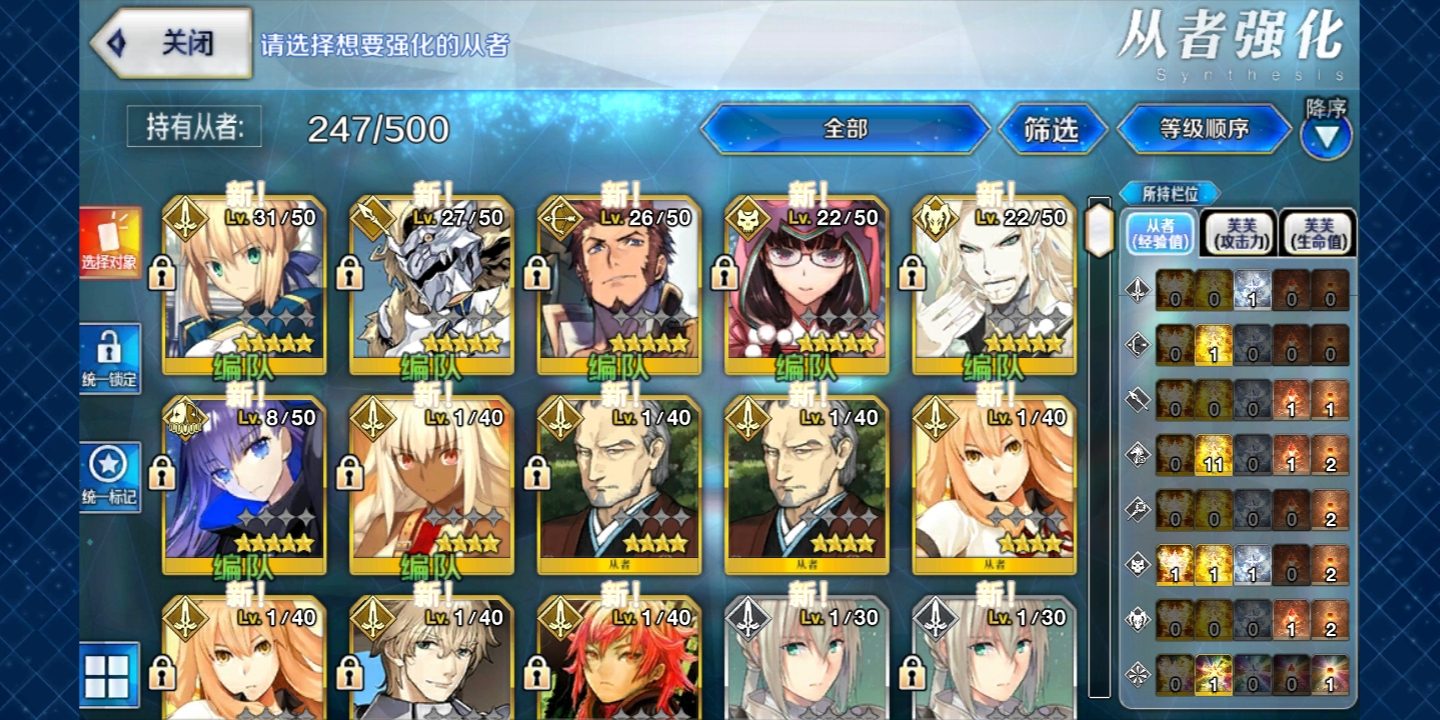The width and height of the screenshot is (1440, 720).
Task: Open the 全部 class filter
Action: pos(845,129)
